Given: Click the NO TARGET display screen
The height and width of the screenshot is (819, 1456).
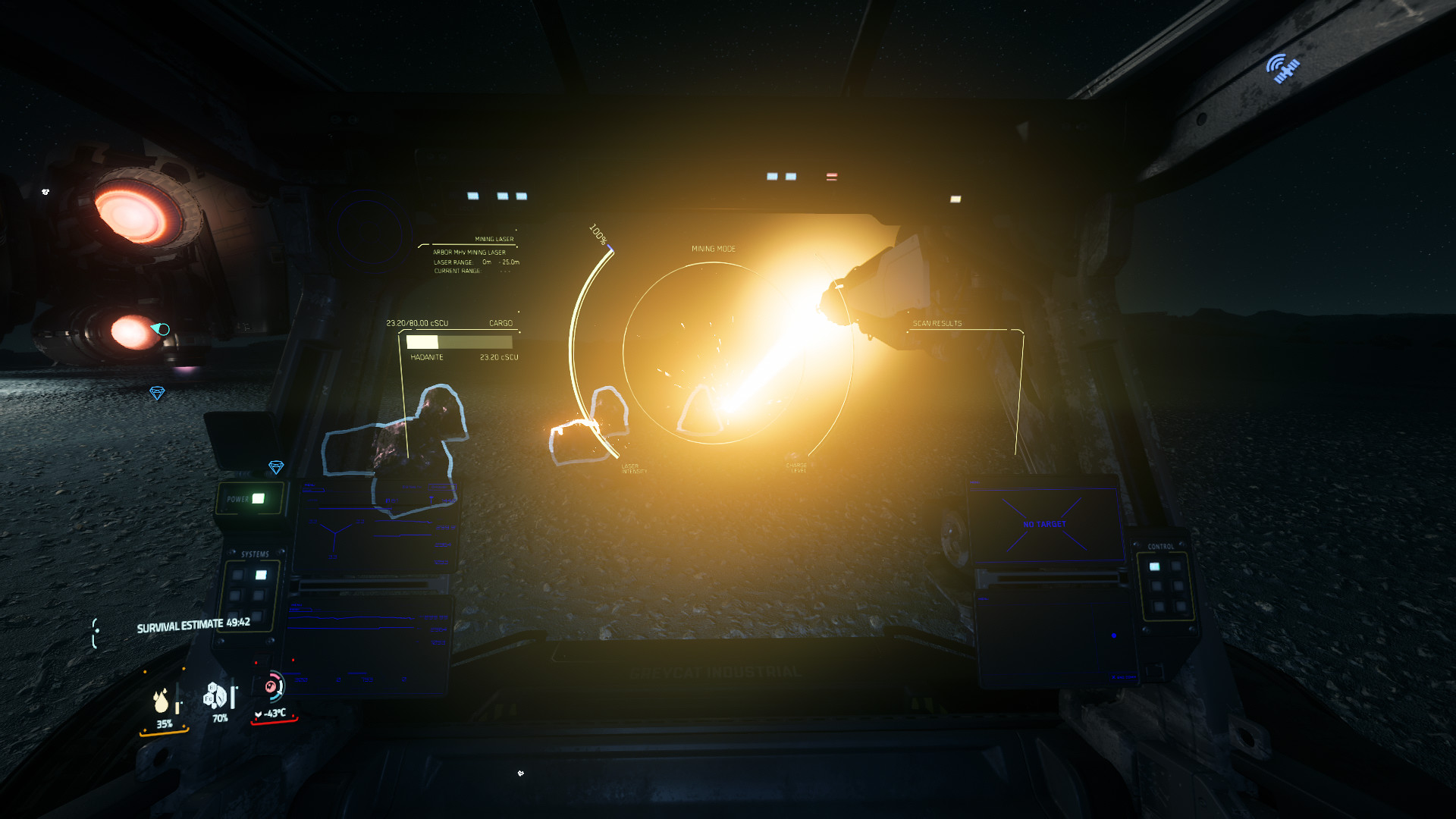Looking at the screenshot, I should click(1045, 523).
